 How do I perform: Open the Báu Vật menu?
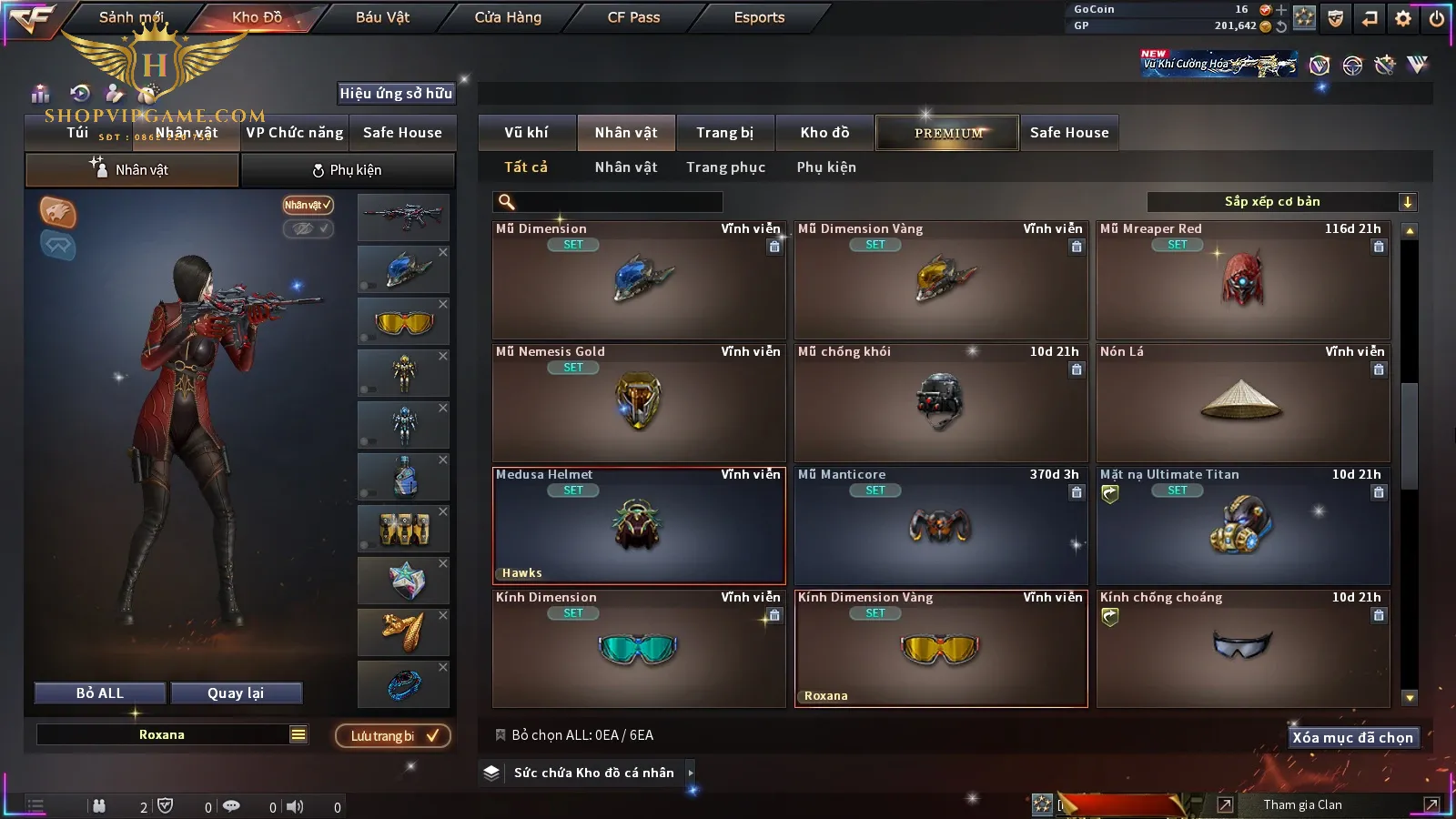click(382, 17)
